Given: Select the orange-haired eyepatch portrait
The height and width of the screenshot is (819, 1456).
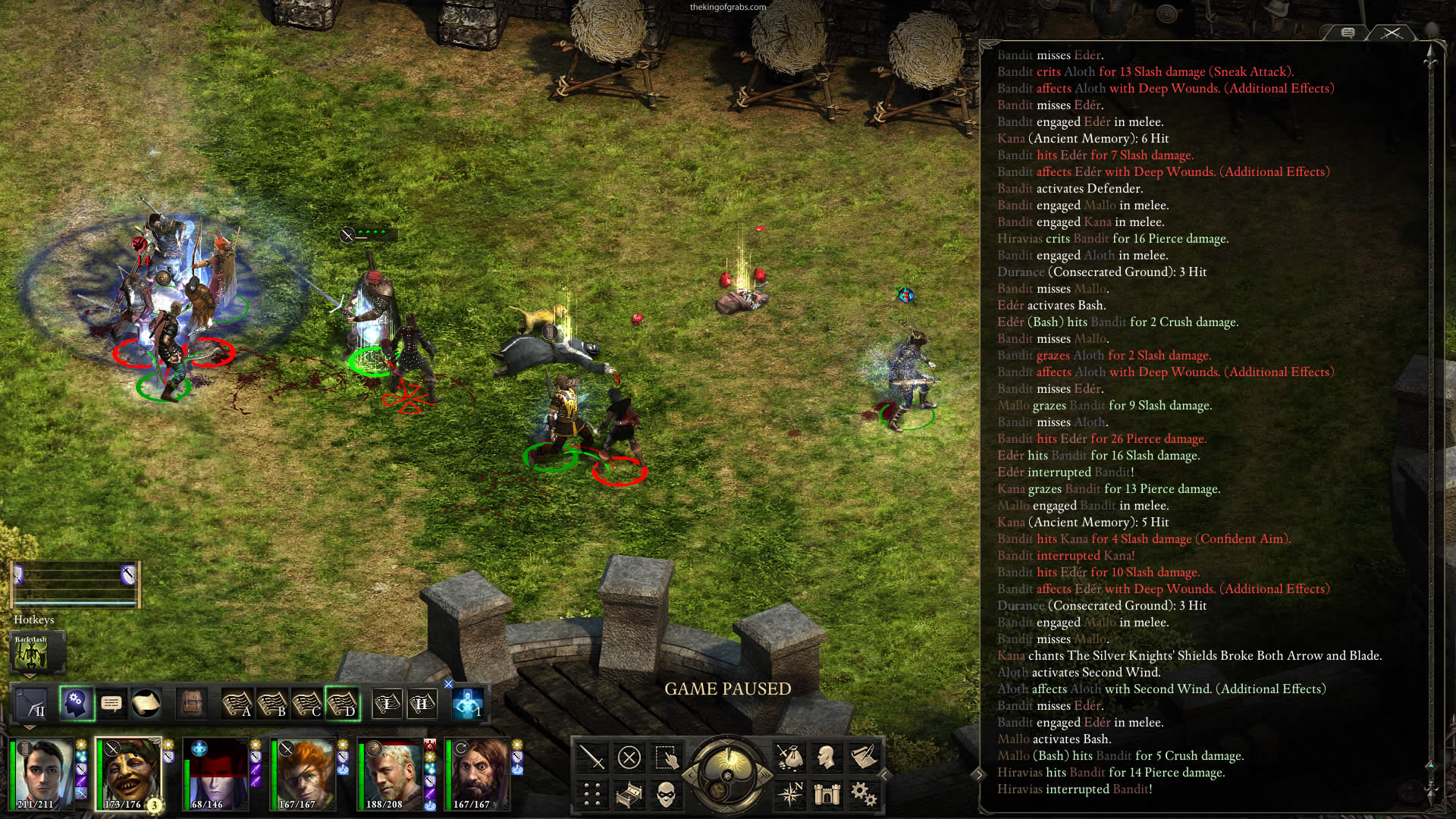Looking at the screenshot, I should pos(303,773).
